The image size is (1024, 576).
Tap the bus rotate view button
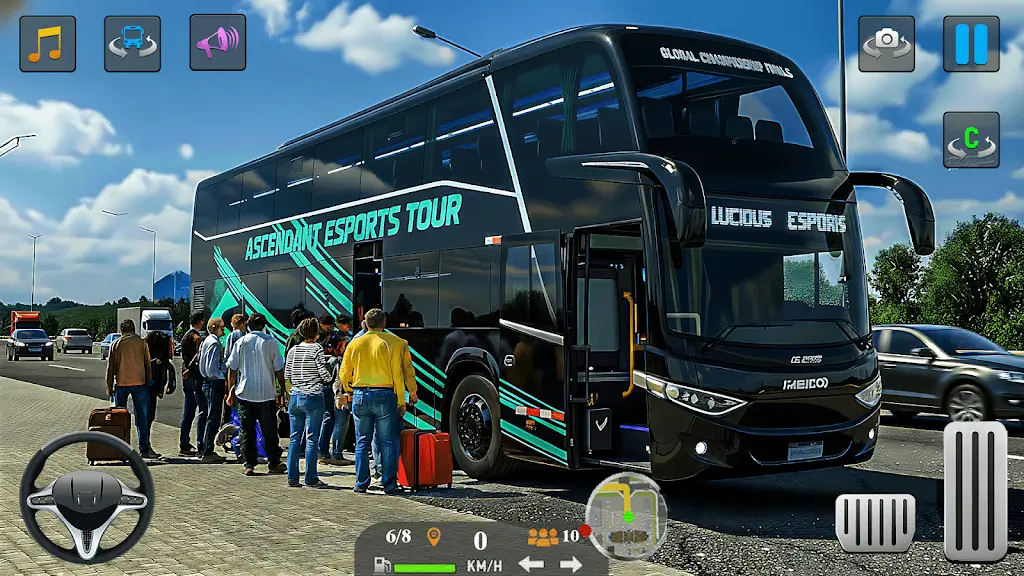coord(132,43)
